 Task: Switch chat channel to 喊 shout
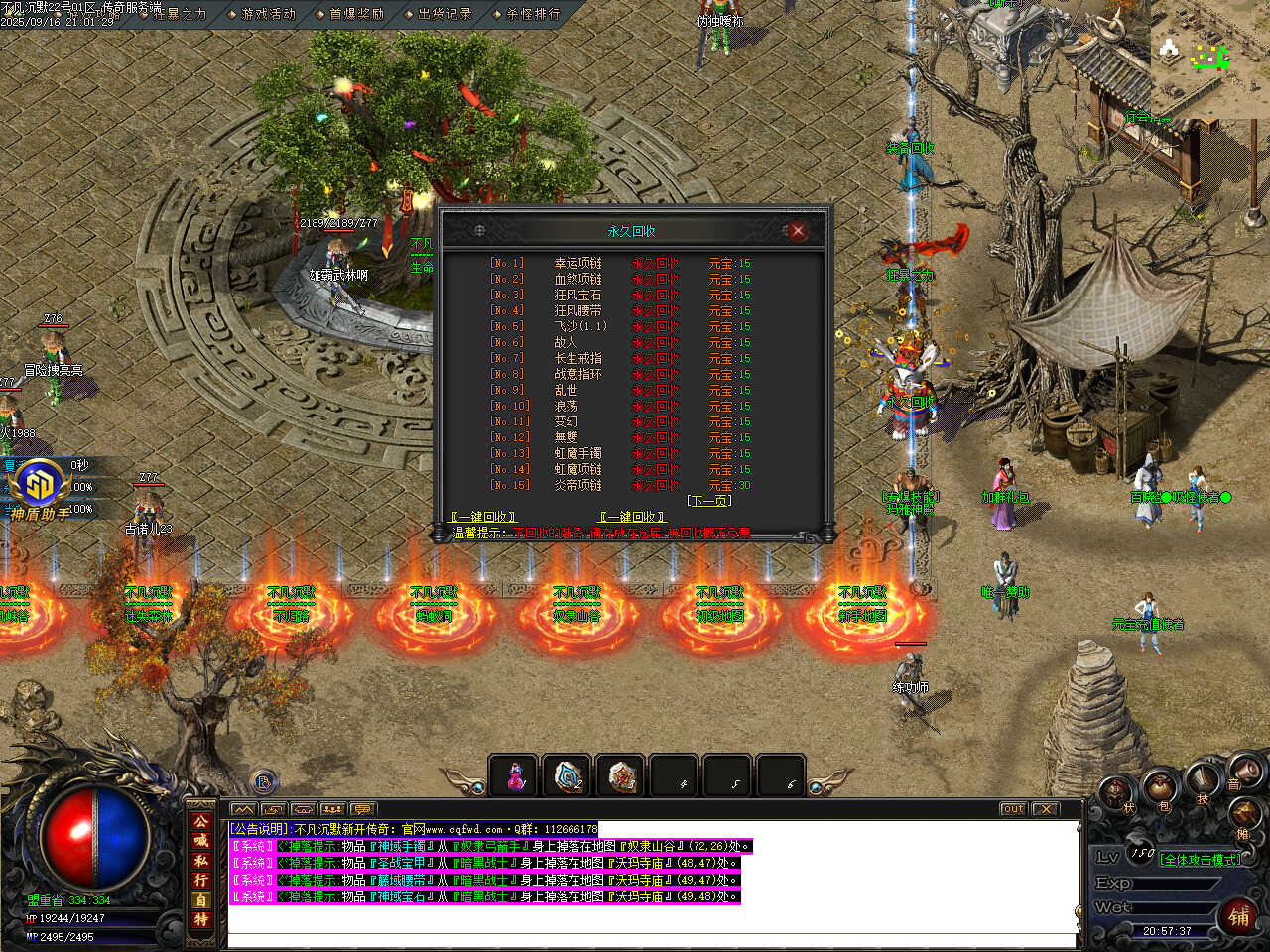point(201,840)
